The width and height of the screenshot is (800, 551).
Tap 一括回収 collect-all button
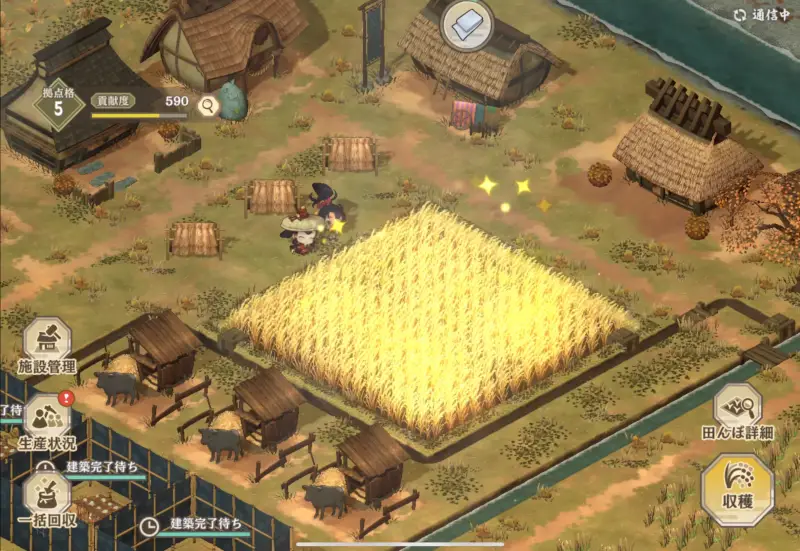pos(47,495)
